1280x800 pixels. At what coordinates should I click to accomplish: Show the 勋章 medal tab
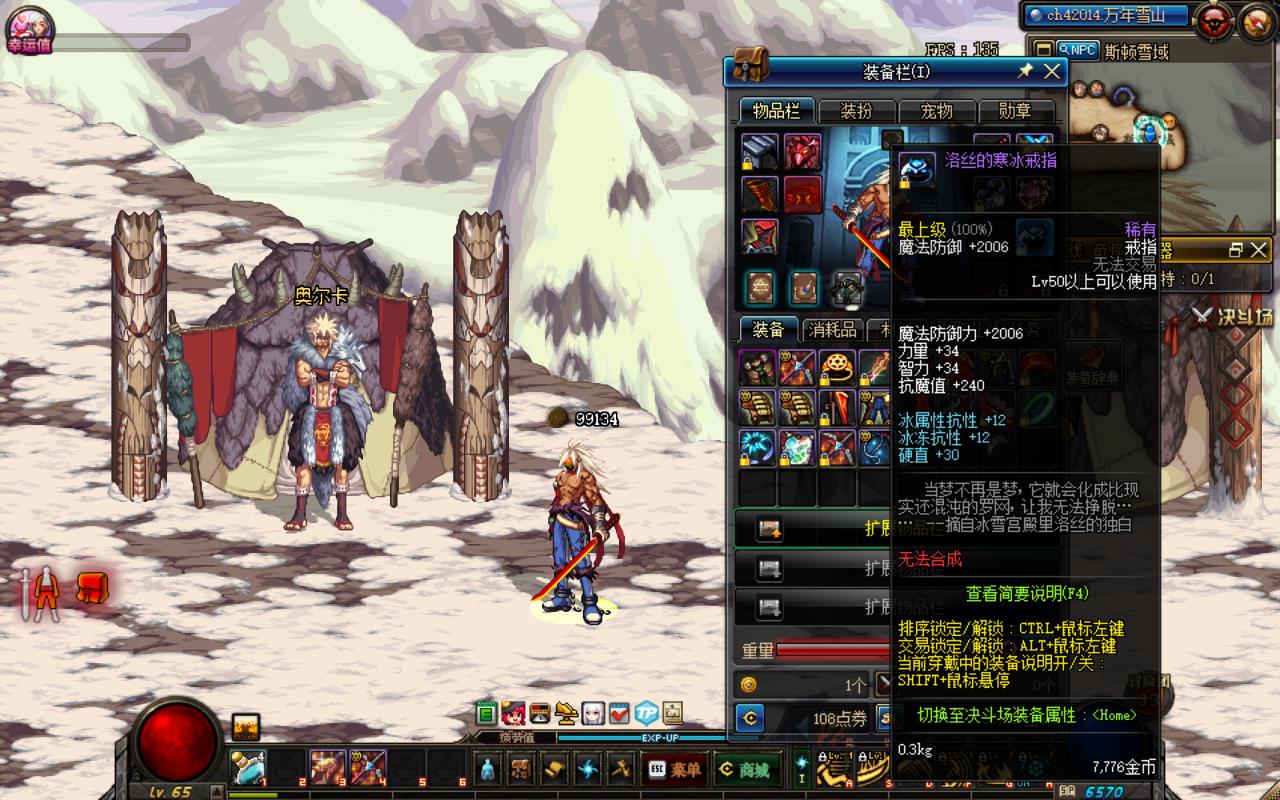tap(1015, 111)
